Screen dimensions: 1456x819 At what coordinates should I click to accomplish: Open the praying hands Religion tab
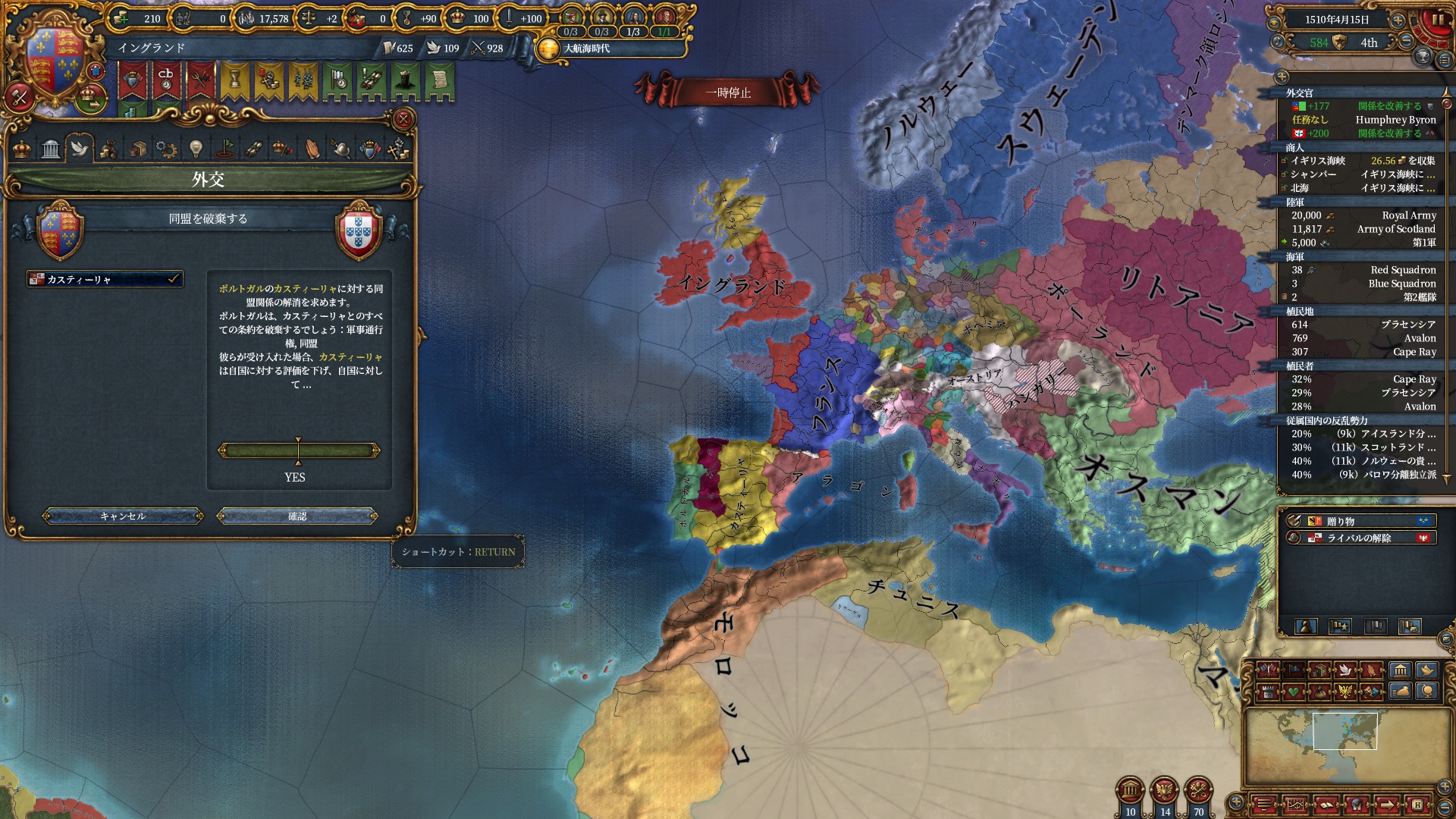tap(312, 149)
